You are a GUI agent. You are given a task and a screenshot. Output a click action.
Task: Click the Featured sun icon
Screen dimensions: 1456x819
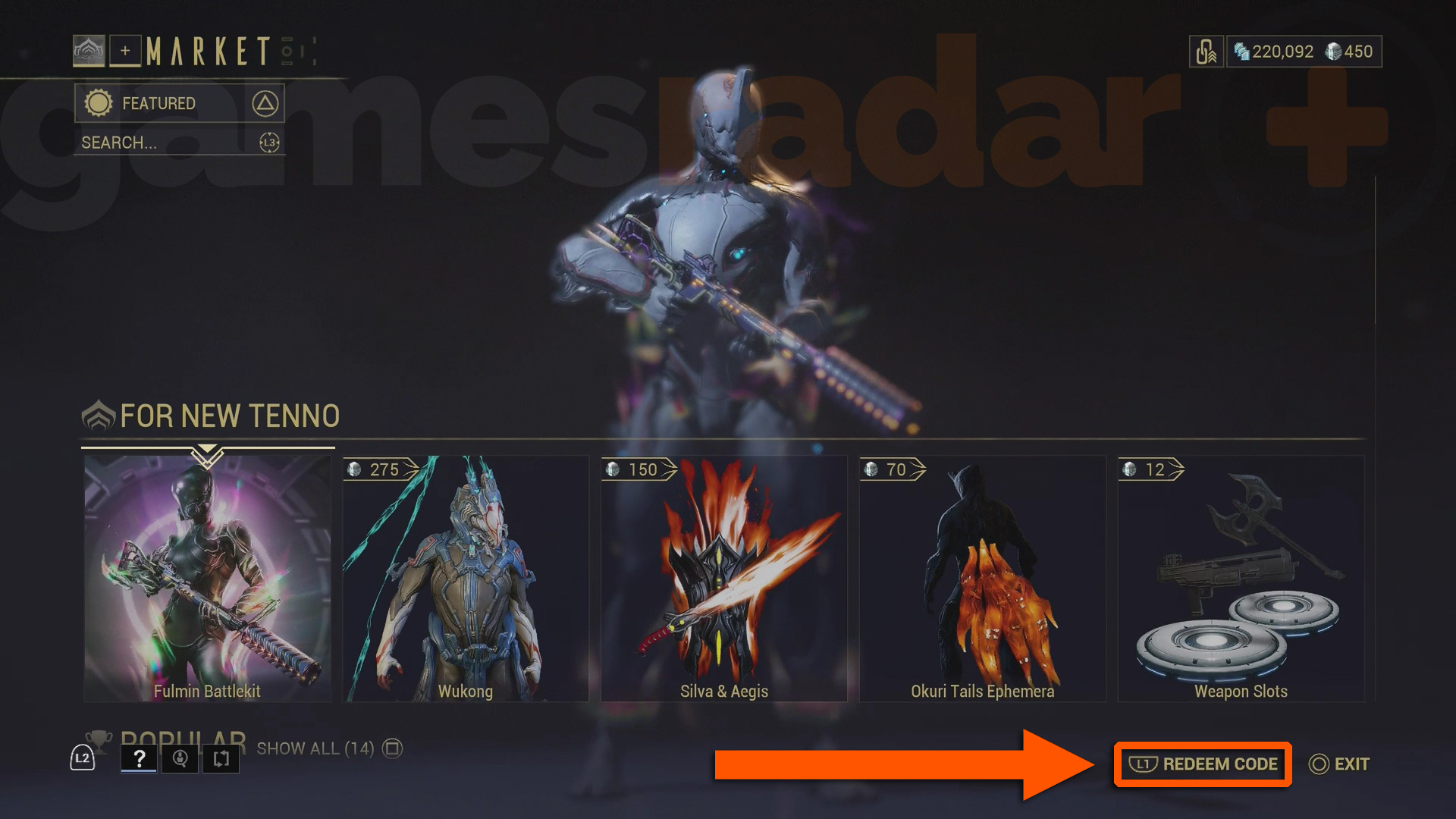pyautogui.click(x=97, y=103)
